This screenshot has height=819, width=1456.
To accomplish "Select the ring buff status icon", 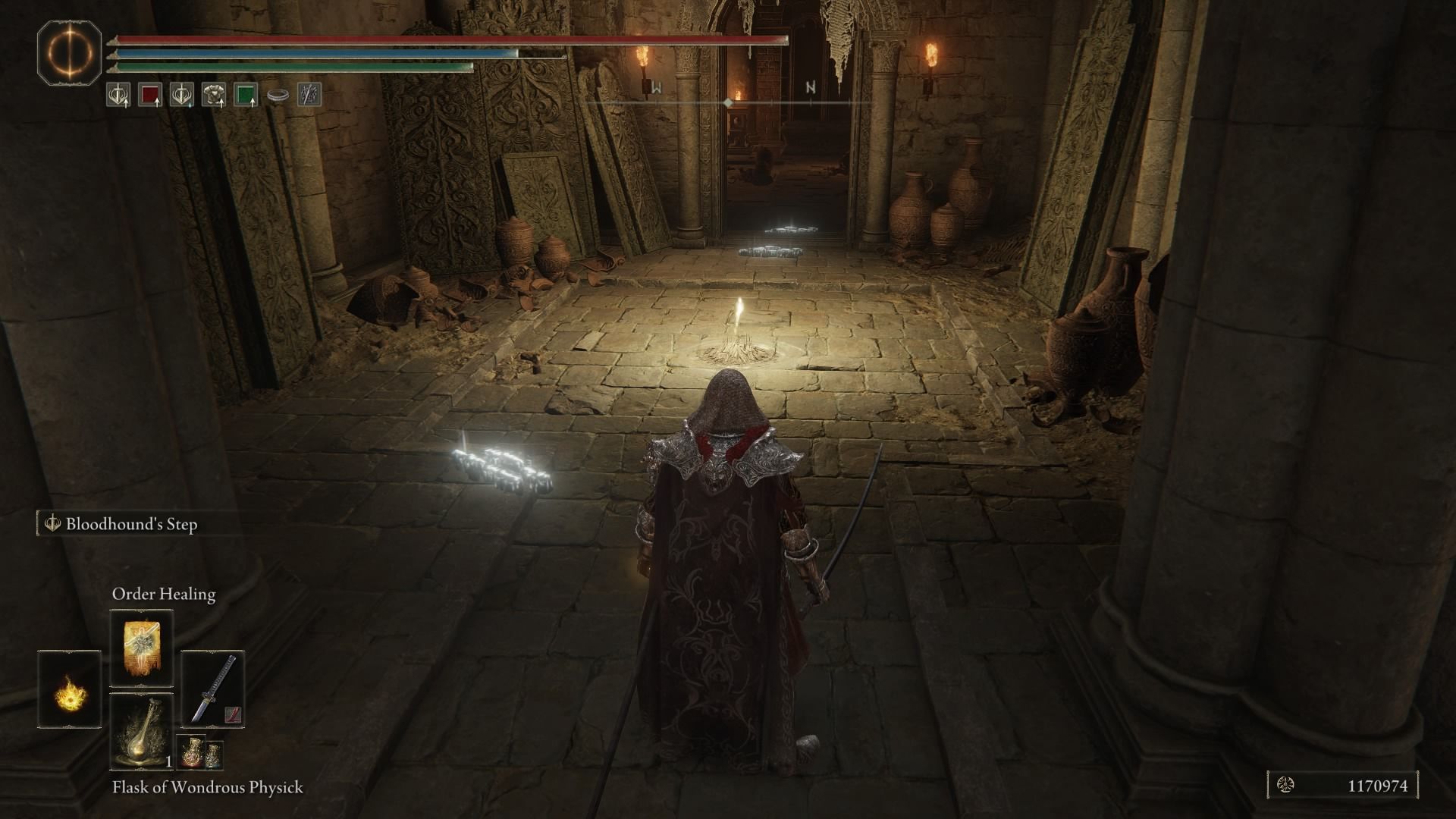I will tap(278, 95).
